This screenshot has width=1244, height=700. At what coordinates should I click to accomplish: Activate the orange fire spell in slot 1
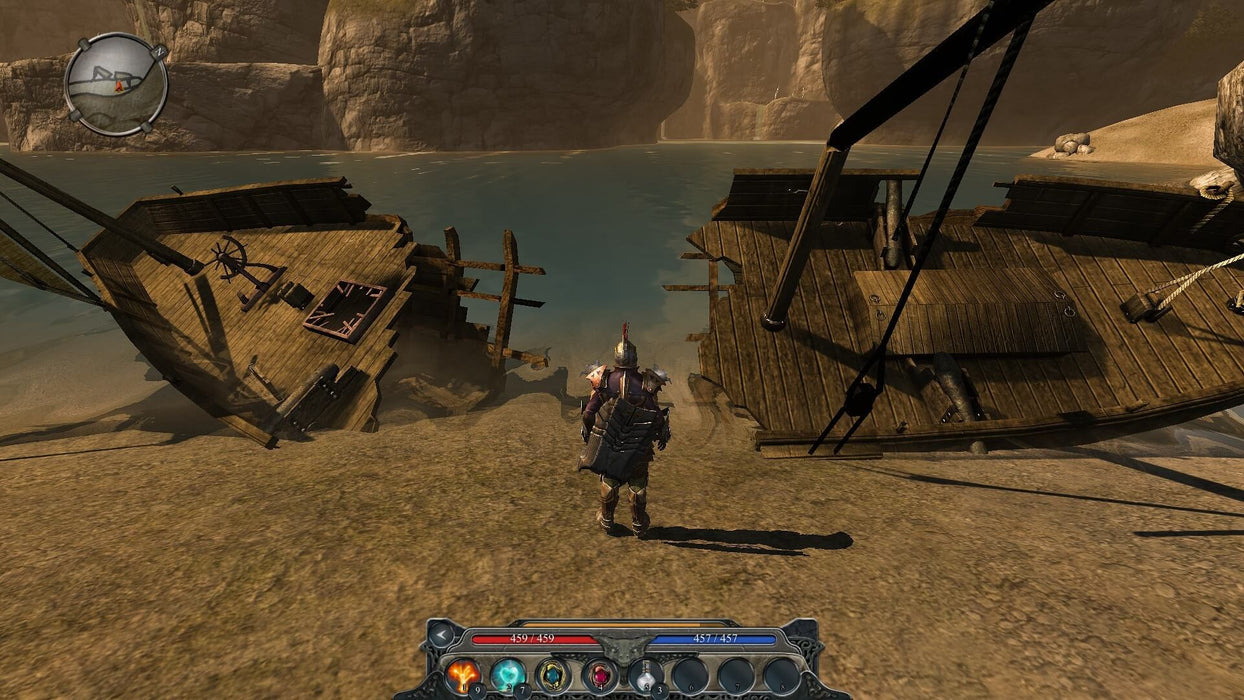tap(461, 675)
